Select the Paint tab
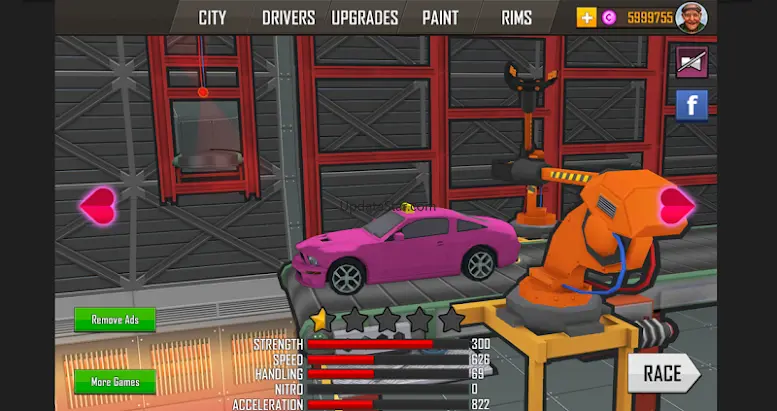The height and width of the screenshot is (411, 777). (440, 18)
